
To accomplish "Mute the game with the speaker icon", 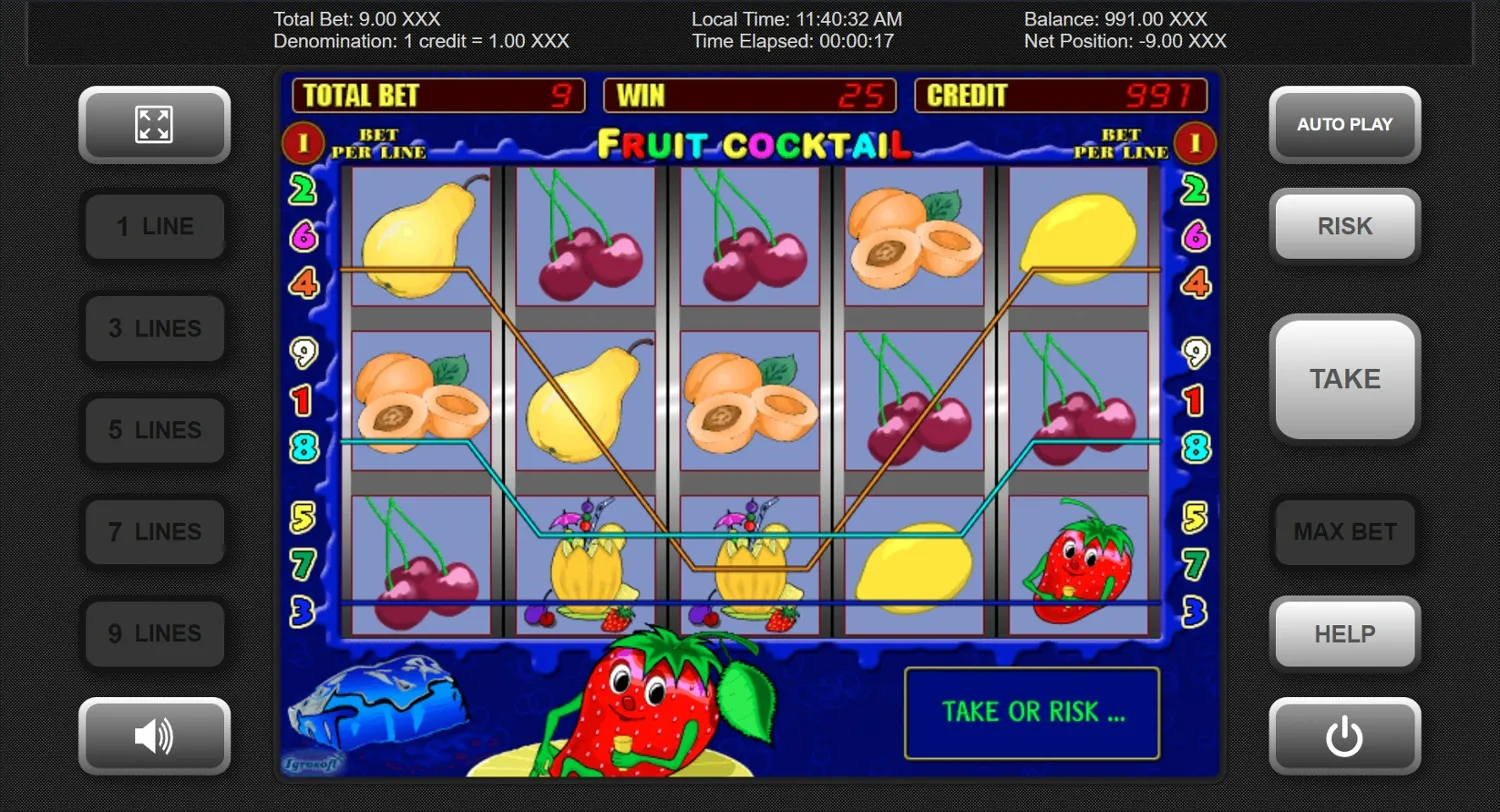I will pyautogui.click(x=153, y=736).
